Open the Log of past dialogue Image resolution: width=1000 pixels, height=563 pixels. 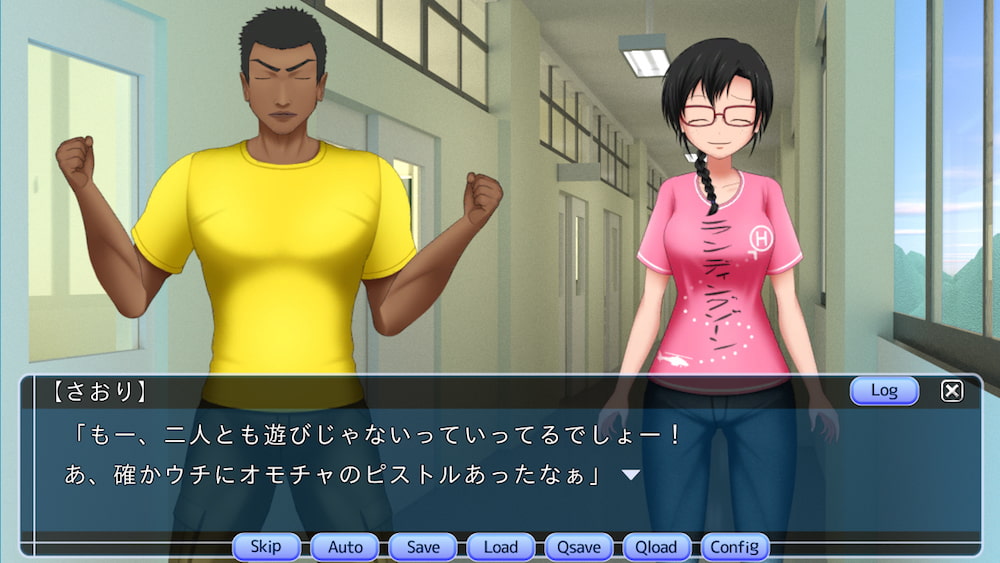tap(884, 390)
